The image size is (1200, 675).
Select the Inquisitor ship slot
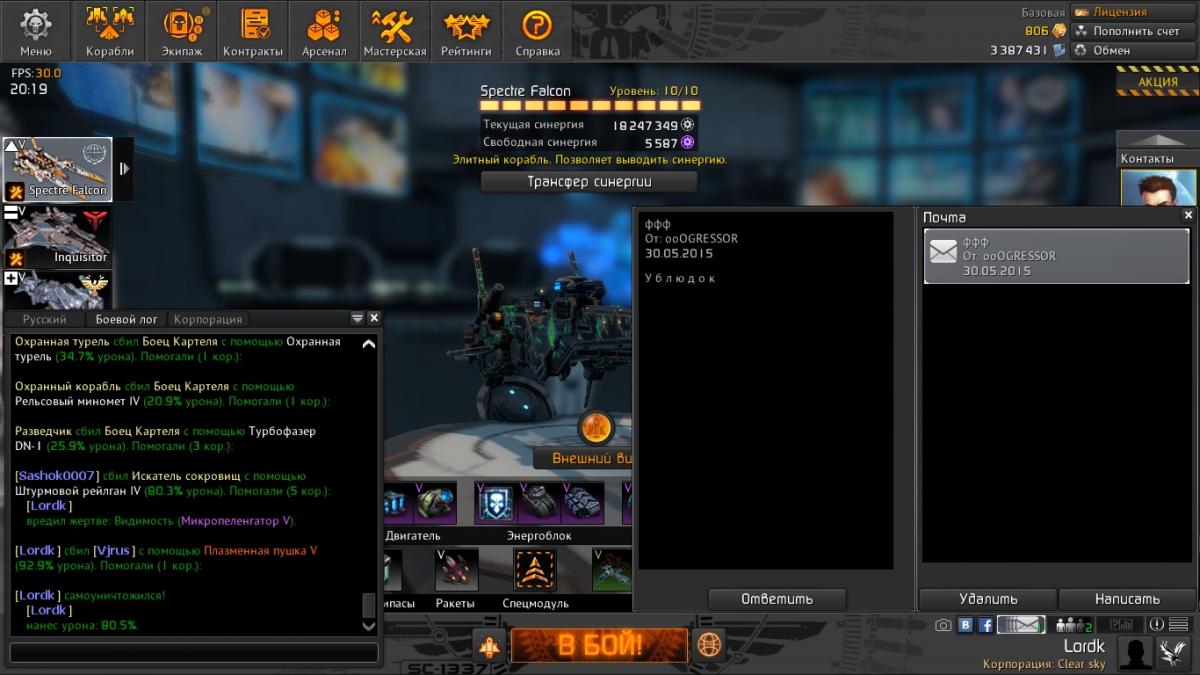coord(58,237)
